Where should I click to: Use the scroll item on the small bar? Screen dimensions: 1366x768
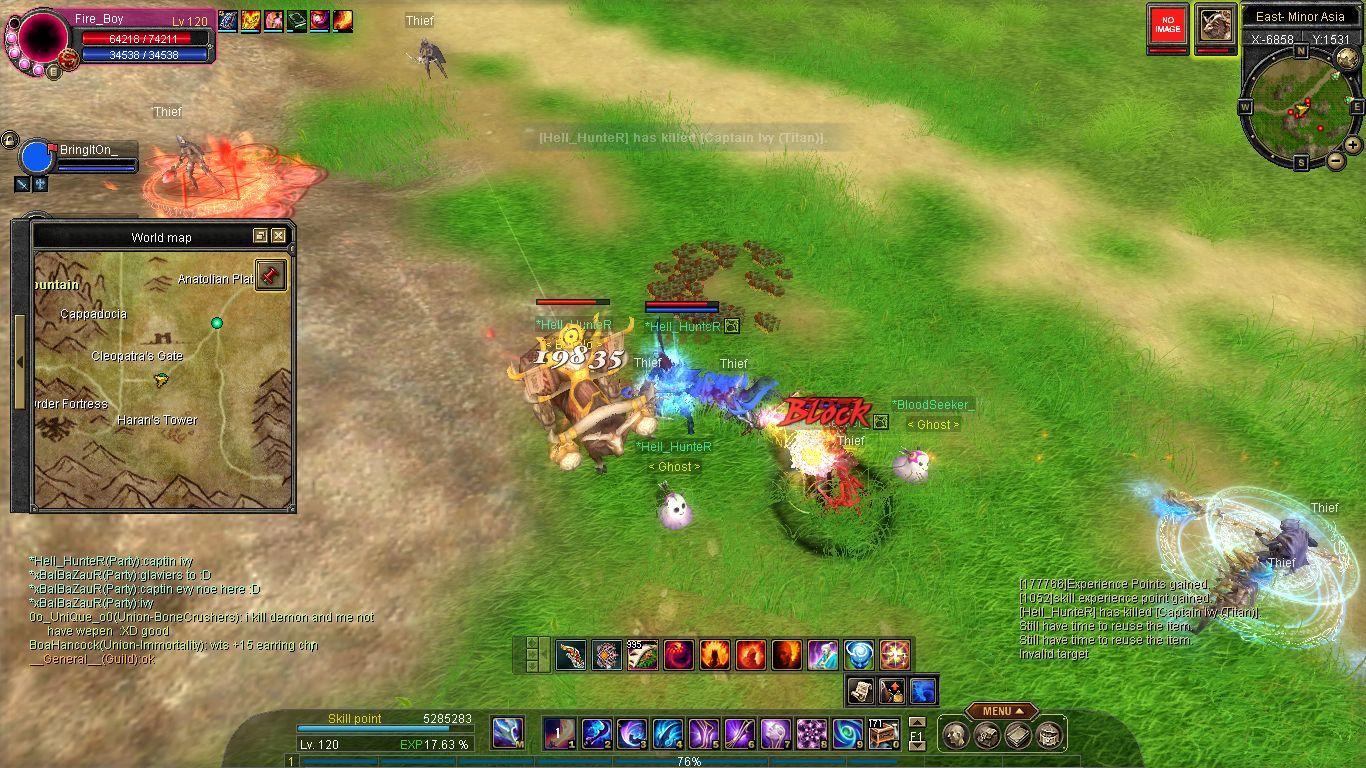[860, 689]
